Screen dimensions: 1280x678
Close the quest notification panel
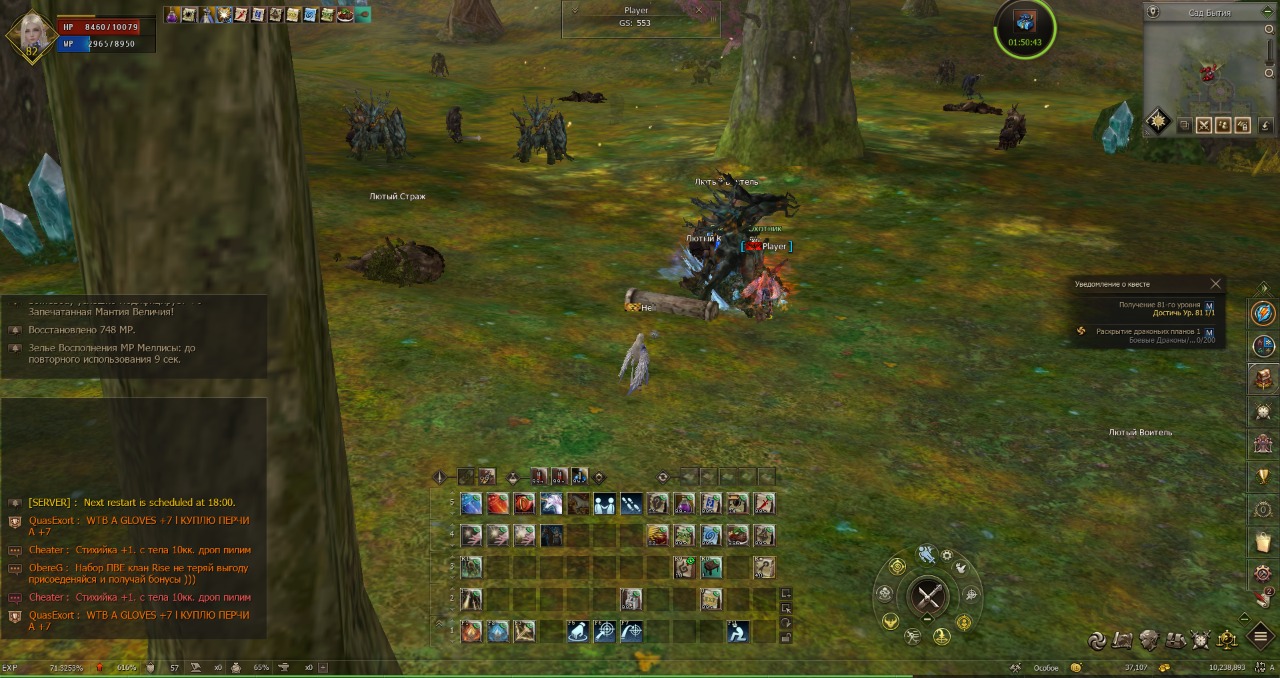pyautogui.click(x=1215, y=284)
